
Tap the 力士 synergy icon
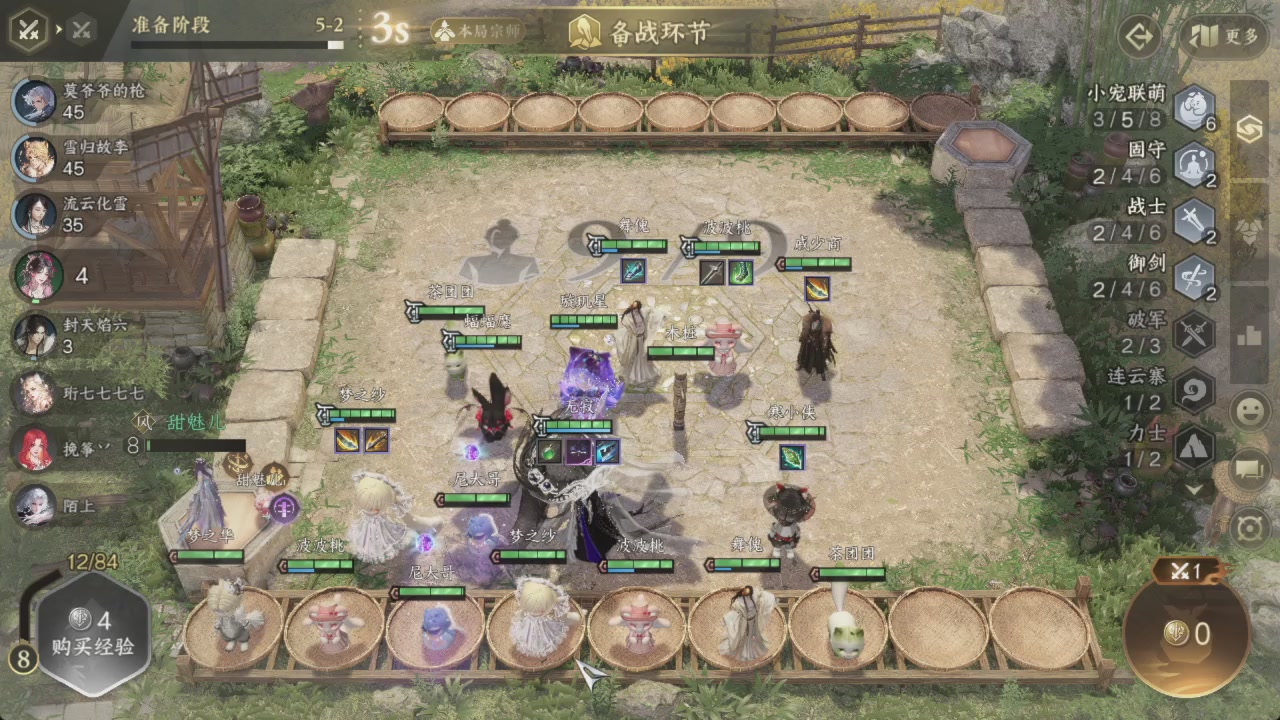coord(1193,446)
